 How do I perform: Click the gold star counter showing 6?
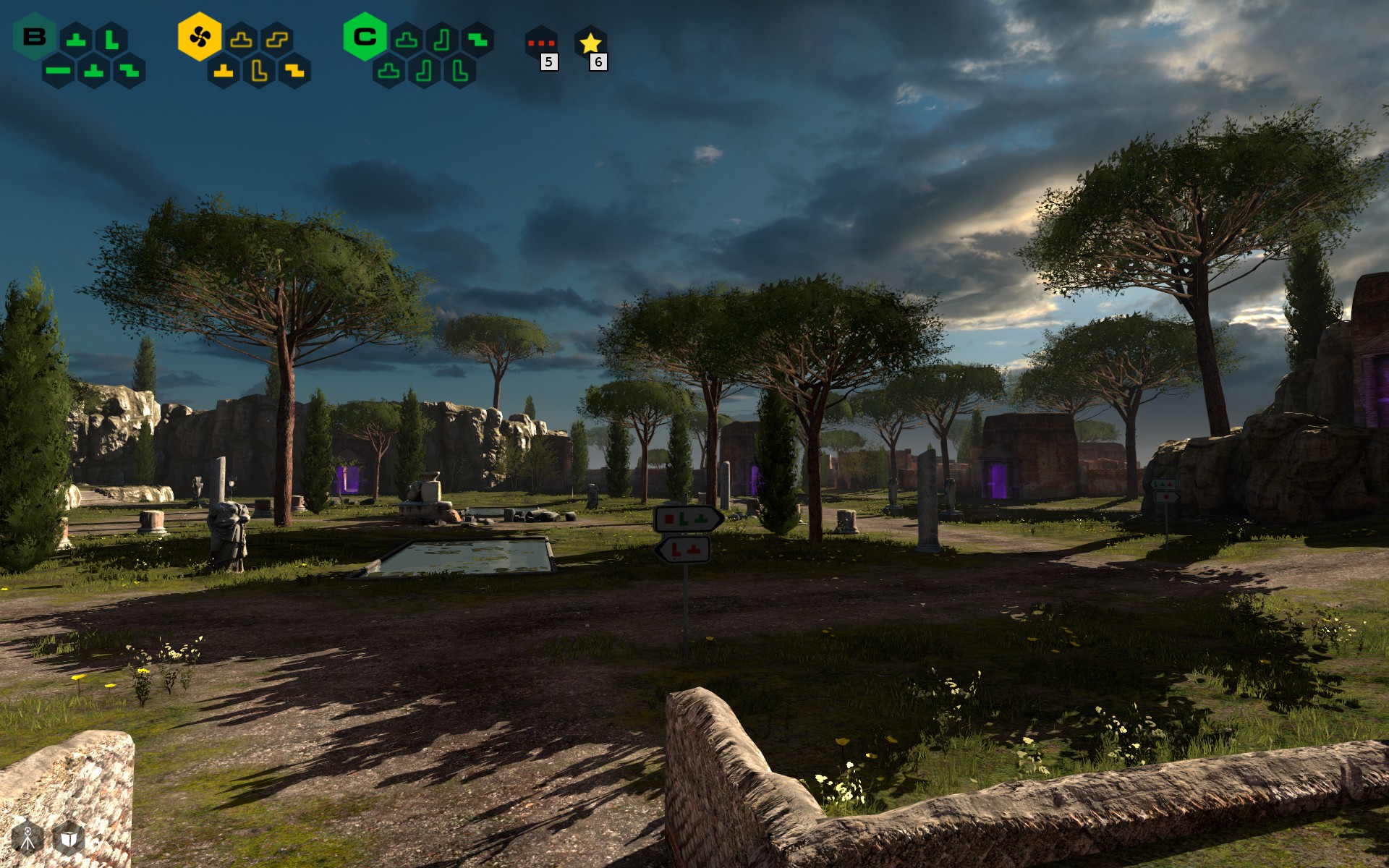[x=591, y=45]
